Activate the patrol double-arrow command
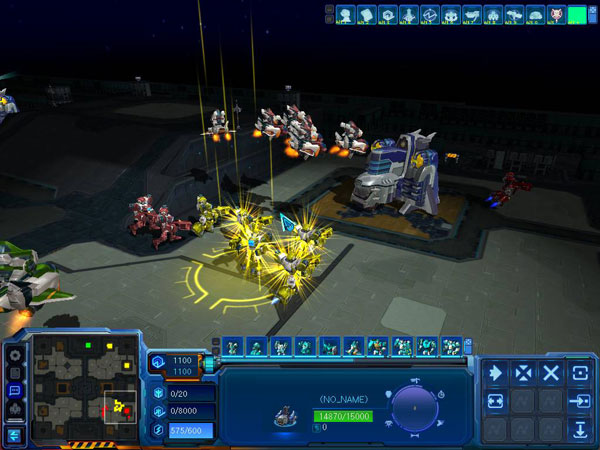The height and width of the screenshot is (450, 600). [x=496, y=401]
